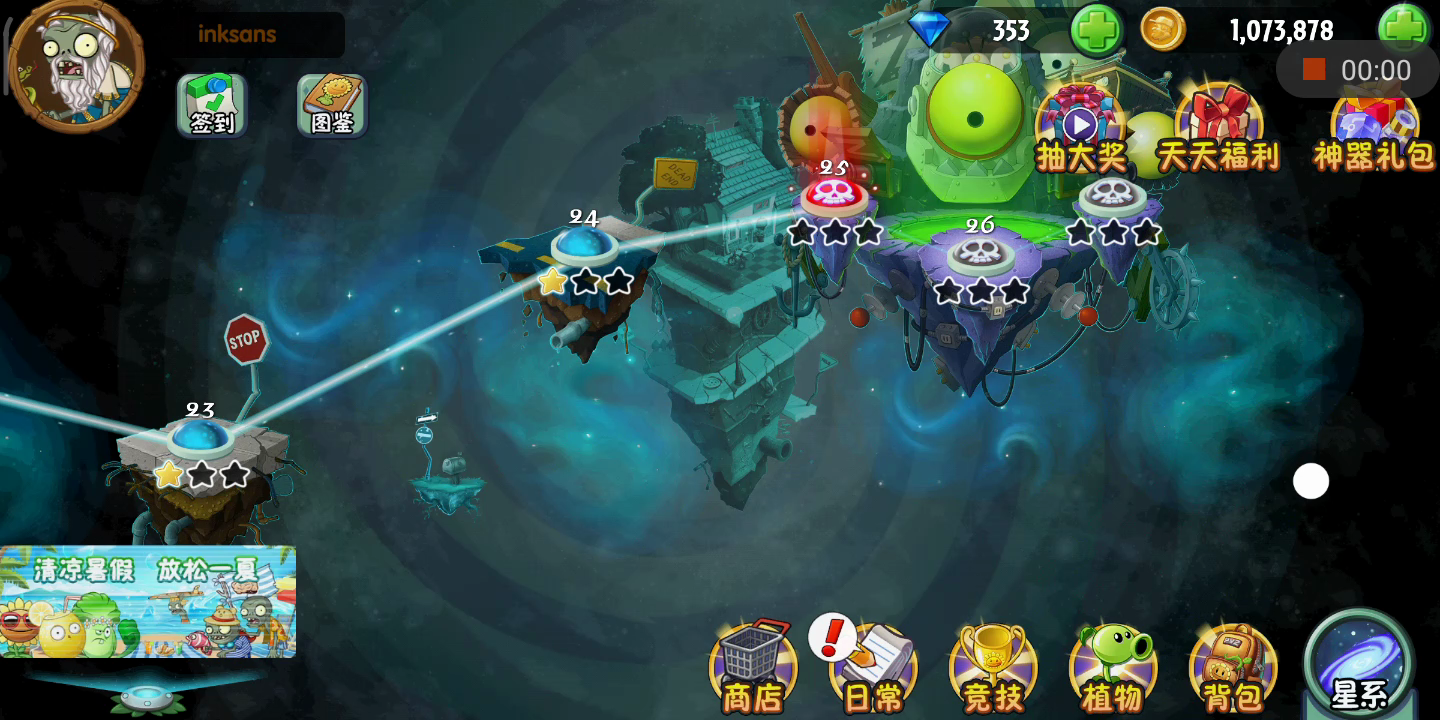The width and height of the screenshot is (1440, 720).
Task: Choose the red skull level 25
Action: [x=834, y=195]
